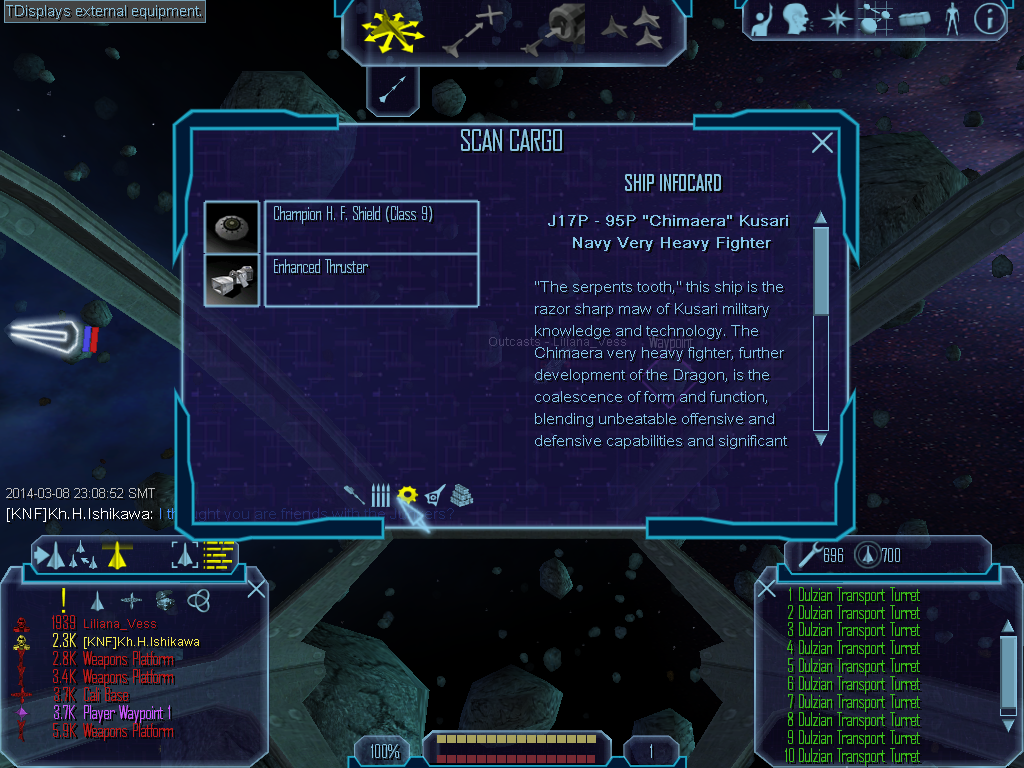Viewport: 1024px width, 768px height.
Task: Show the ammunition category in the scan
Action: click(x=380, y=495)
